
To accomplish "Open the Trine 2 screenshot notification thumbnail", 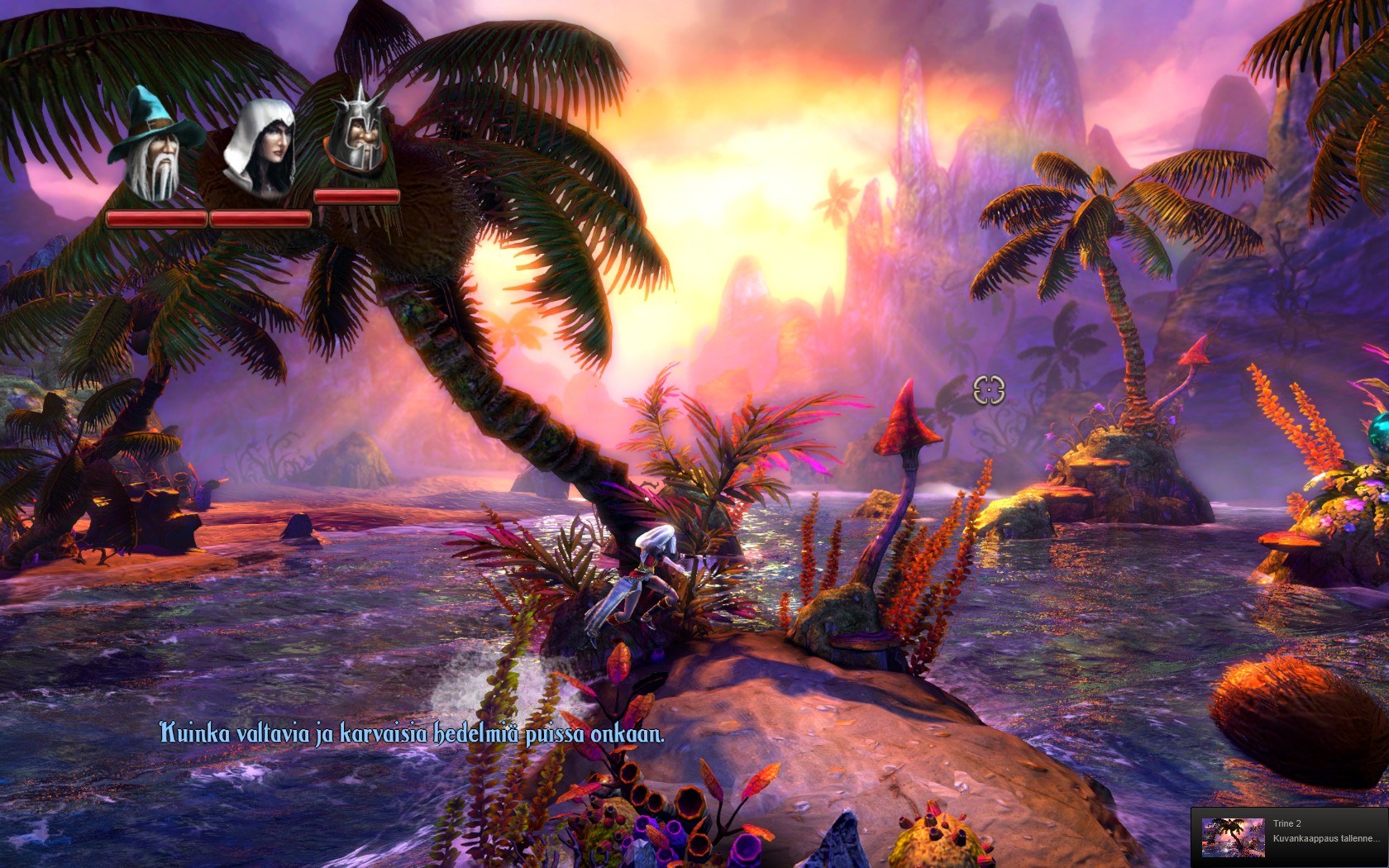I will click(x=1233, y=837).
